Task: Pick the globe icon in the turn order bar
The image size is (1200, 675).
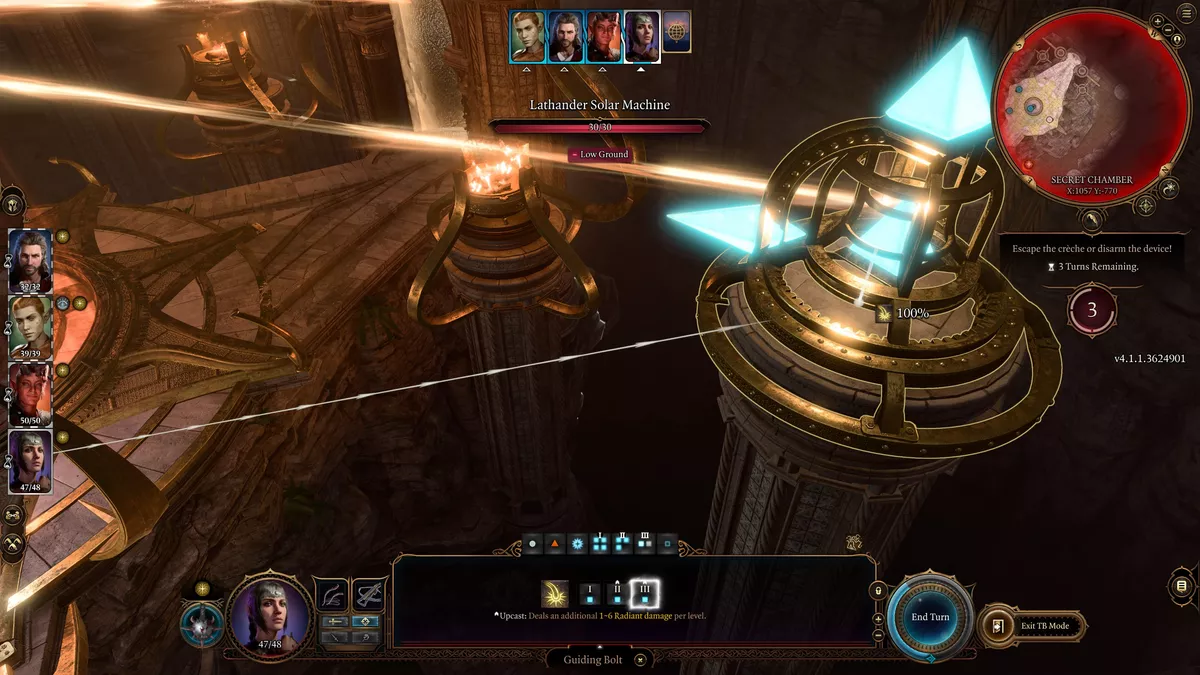Action: point(677,34)
